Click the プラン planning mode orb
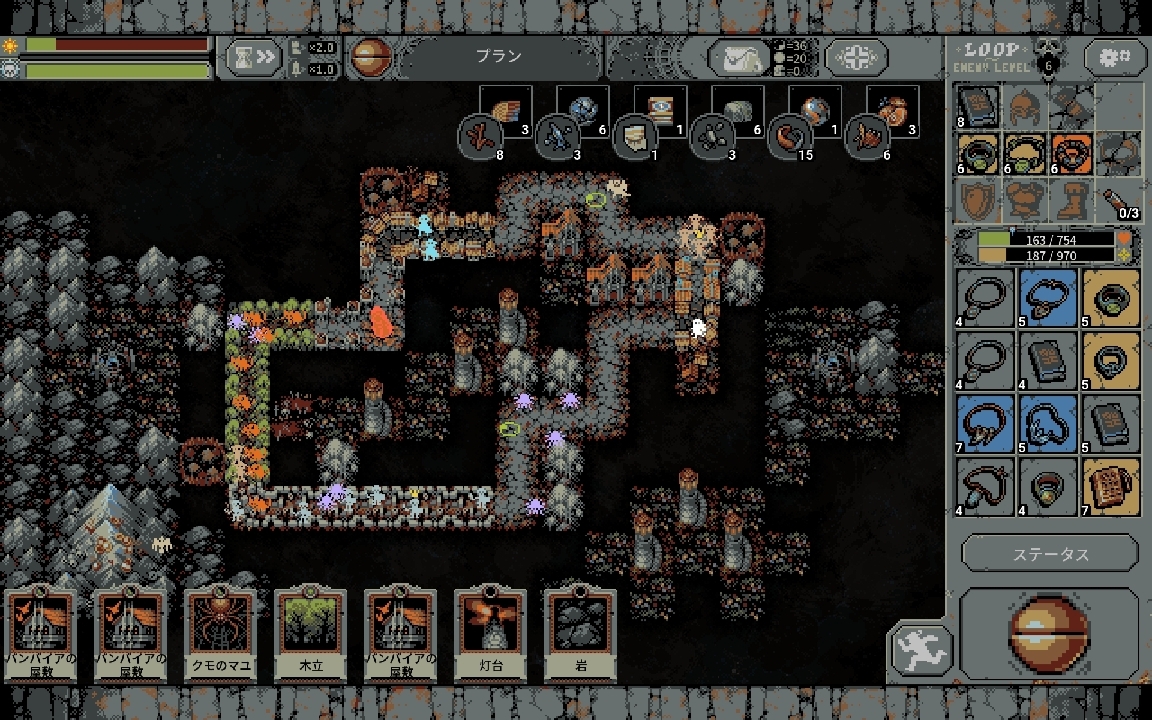The image size is (1152, 720). (x=370, y=58)
